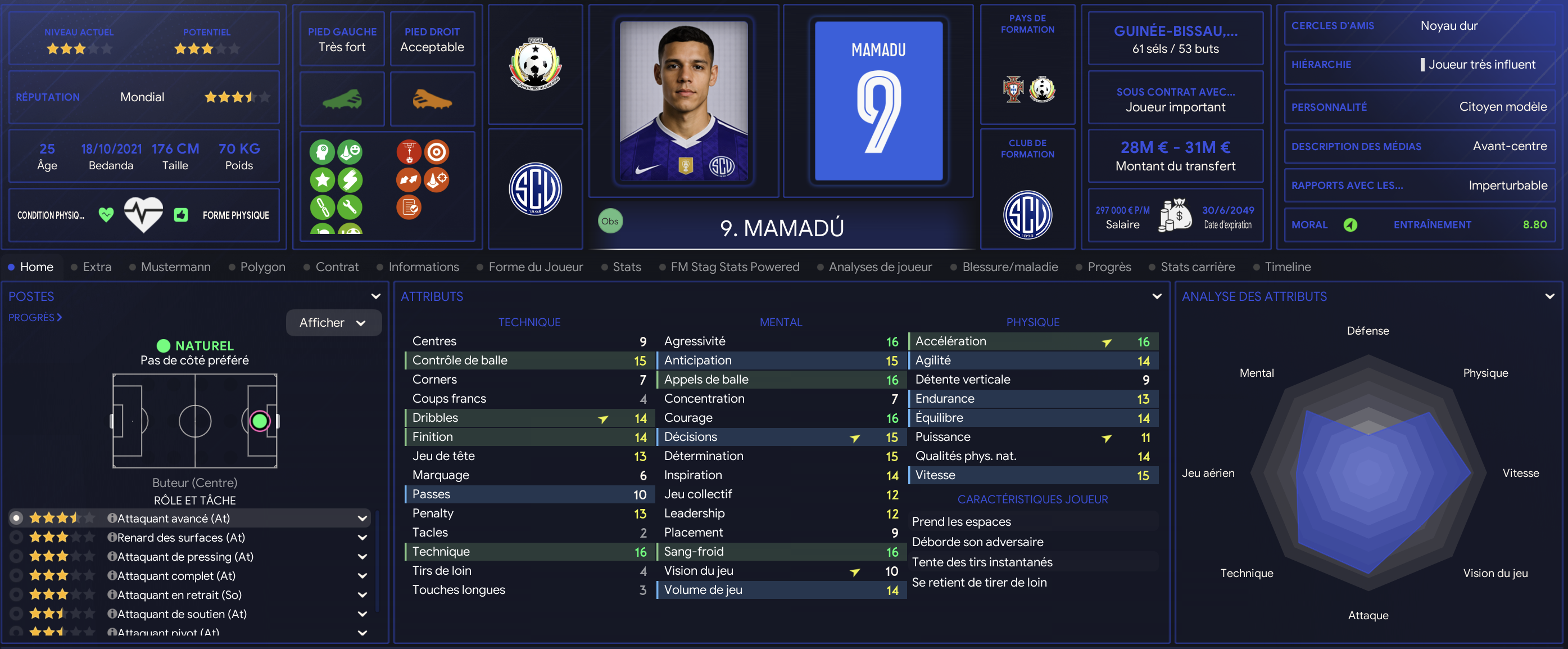The width and height of the screenshot is (1568, 649).
Task: Open the Mustermann tab
Action: coord(175,267)
